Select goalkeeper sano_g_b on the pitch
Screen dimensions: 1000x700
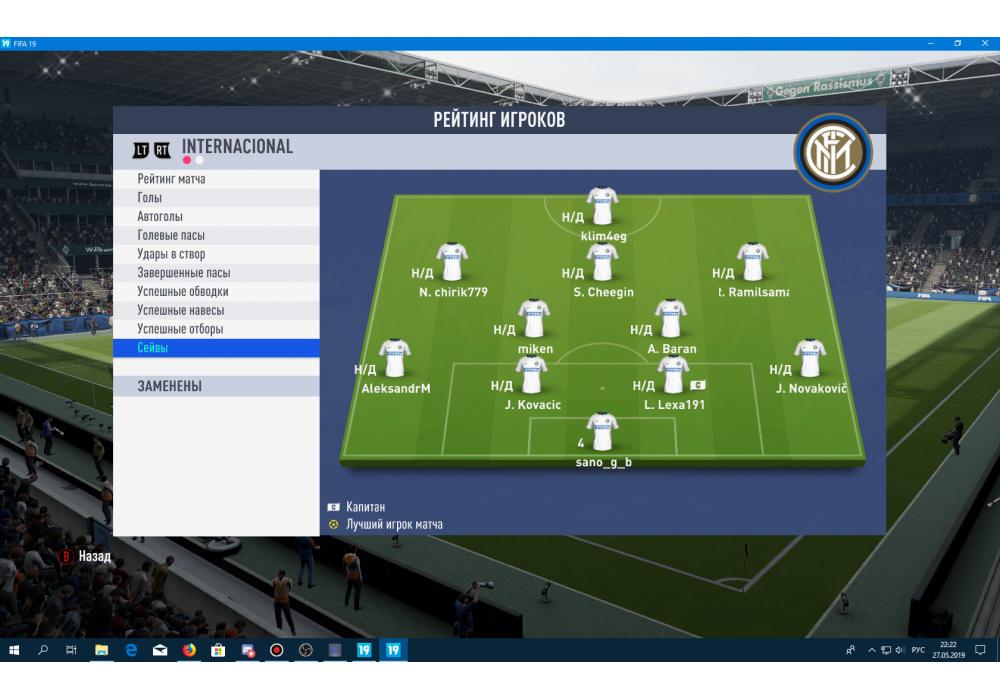pos(603,433)
